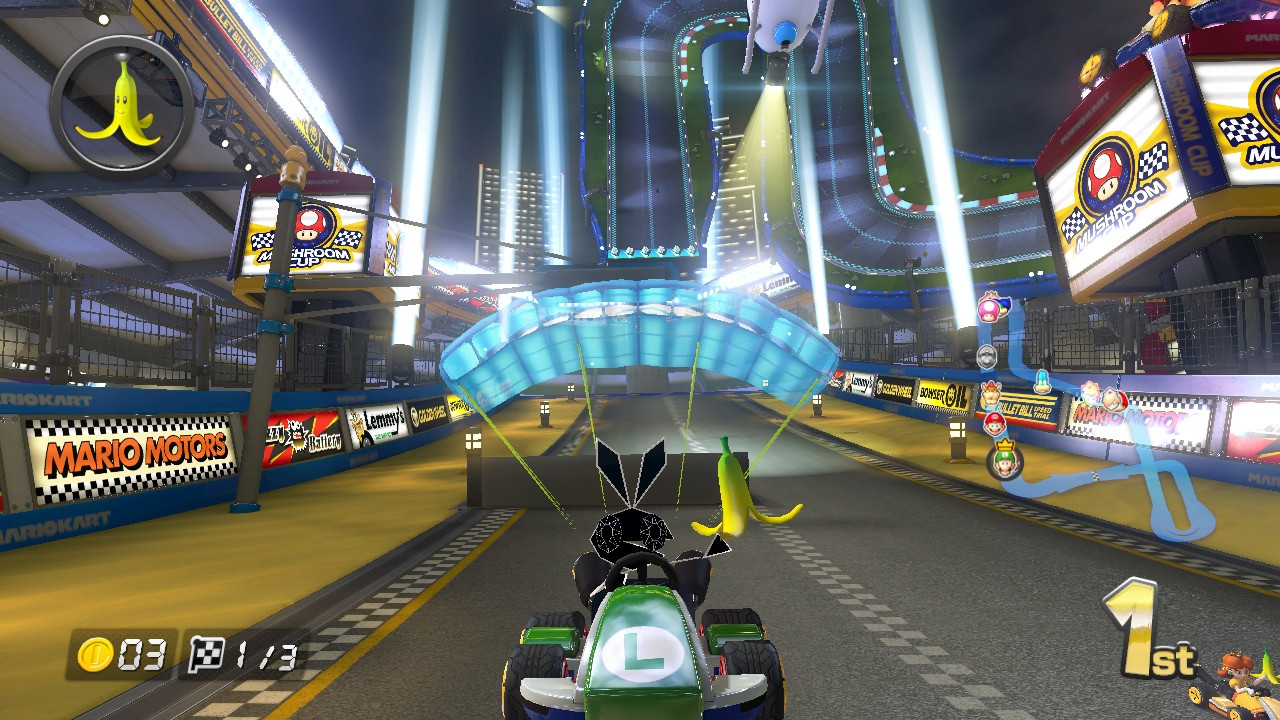
Task: Select Mario's head icon on the minimap
Action: point(996,425)
